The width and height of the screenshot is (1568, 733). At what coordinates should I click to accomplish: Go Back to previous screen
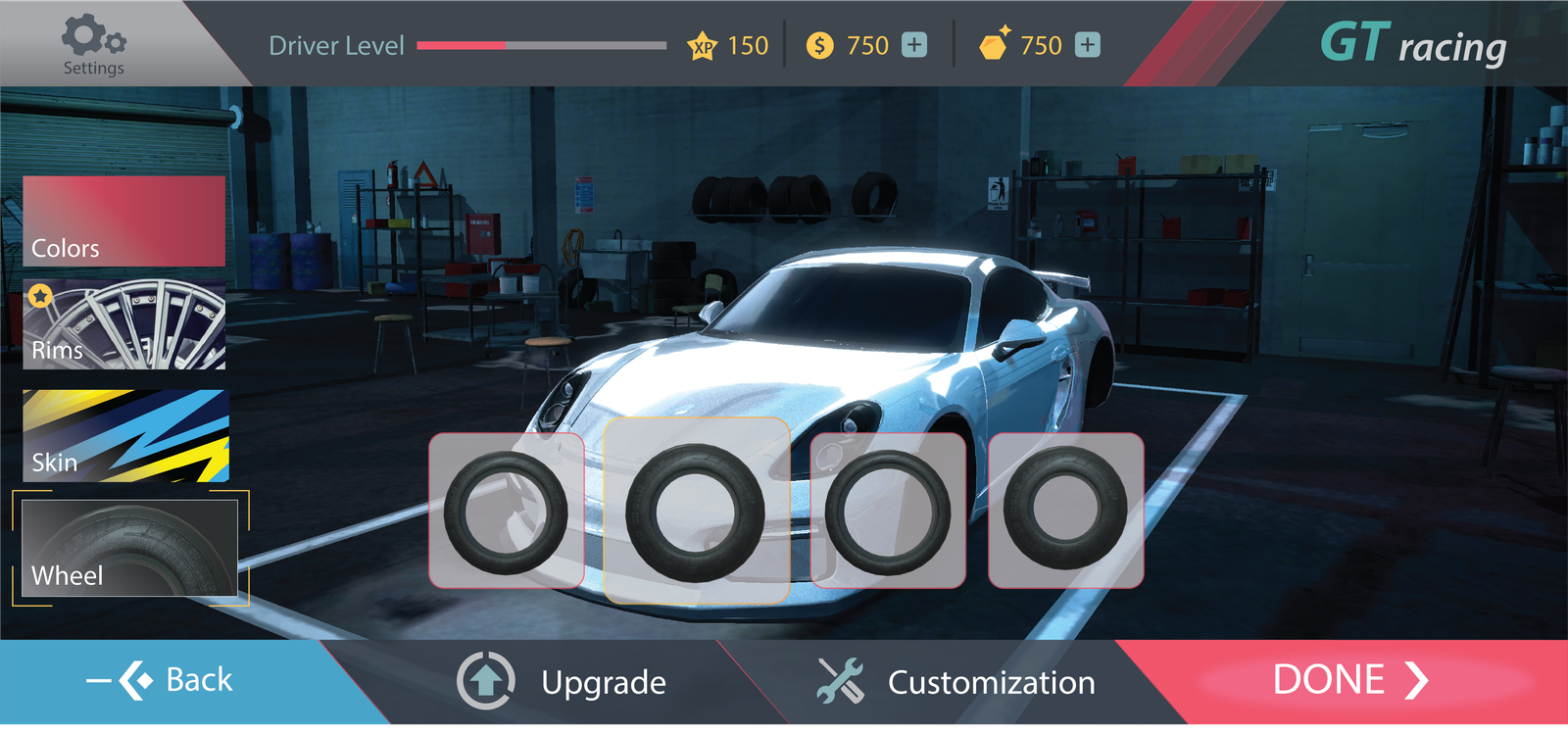(162, 680)
